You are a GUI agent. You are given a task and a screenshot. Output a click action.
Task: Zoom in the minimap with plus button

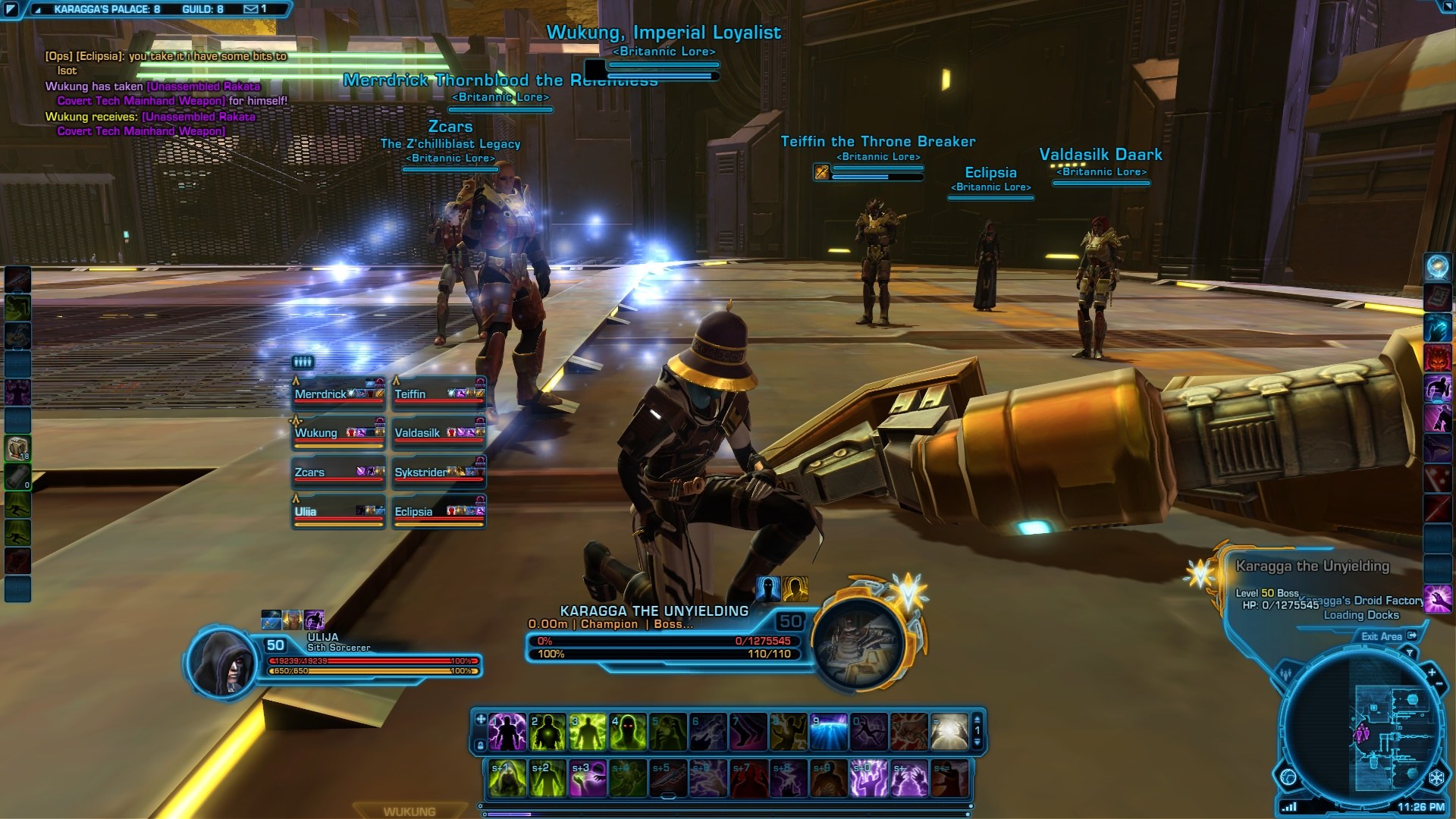[x=1432, y=673]
